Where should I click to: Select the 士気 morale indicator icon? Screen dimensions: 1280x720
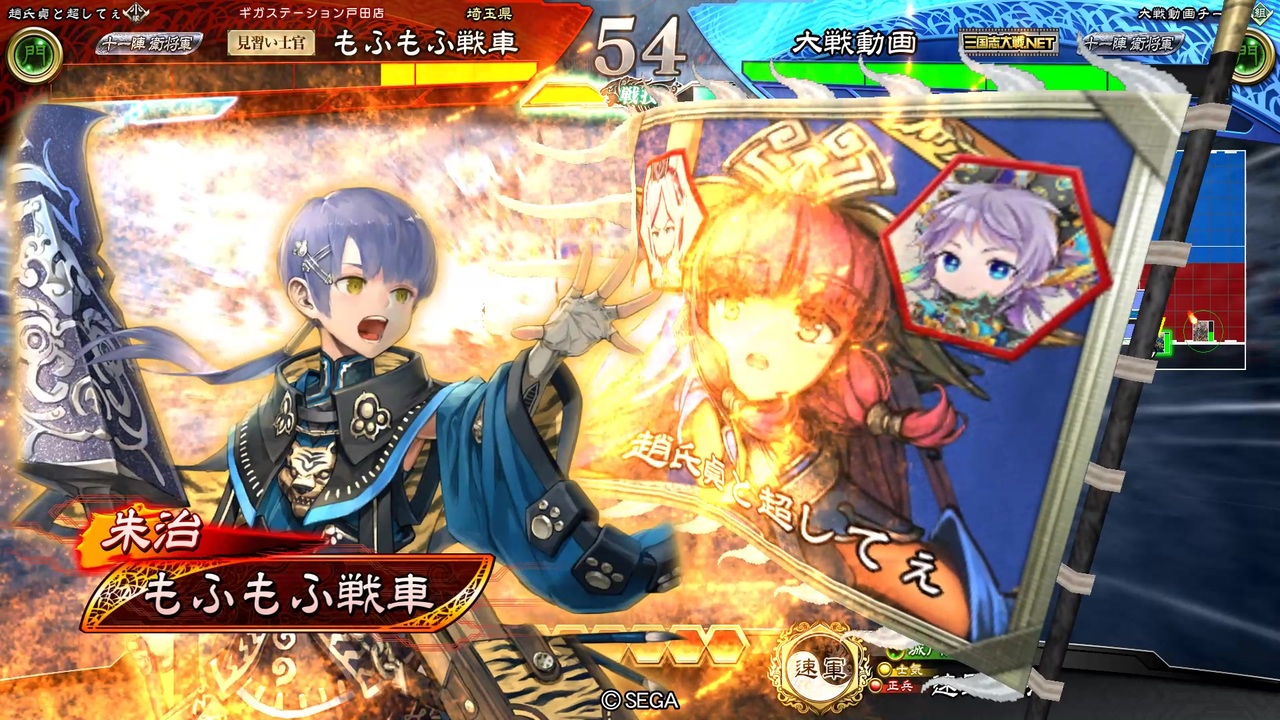887,668
